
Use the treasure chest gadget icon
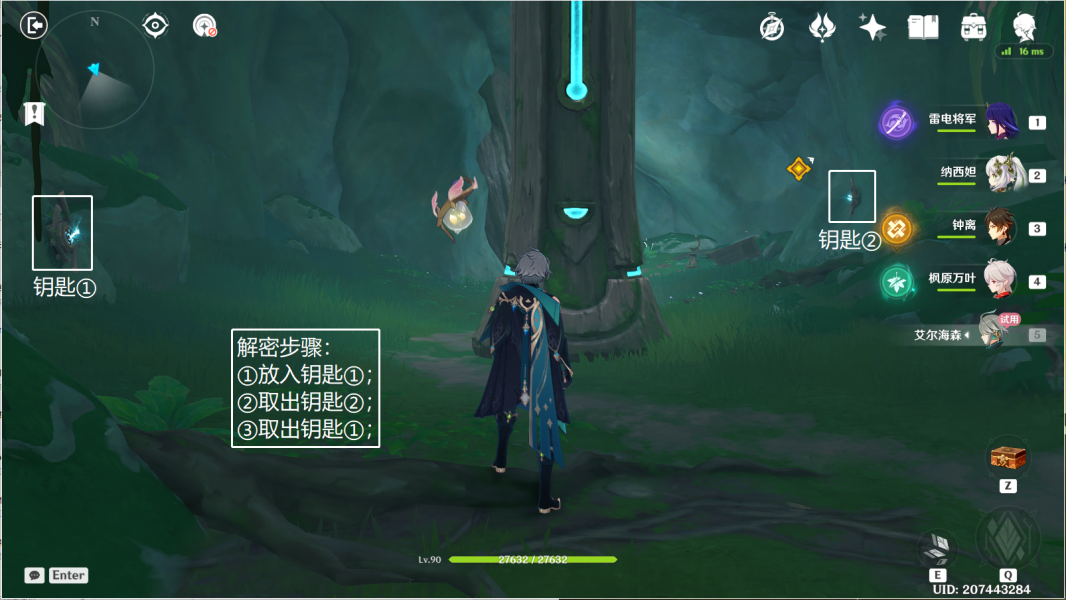[1007, 458]
